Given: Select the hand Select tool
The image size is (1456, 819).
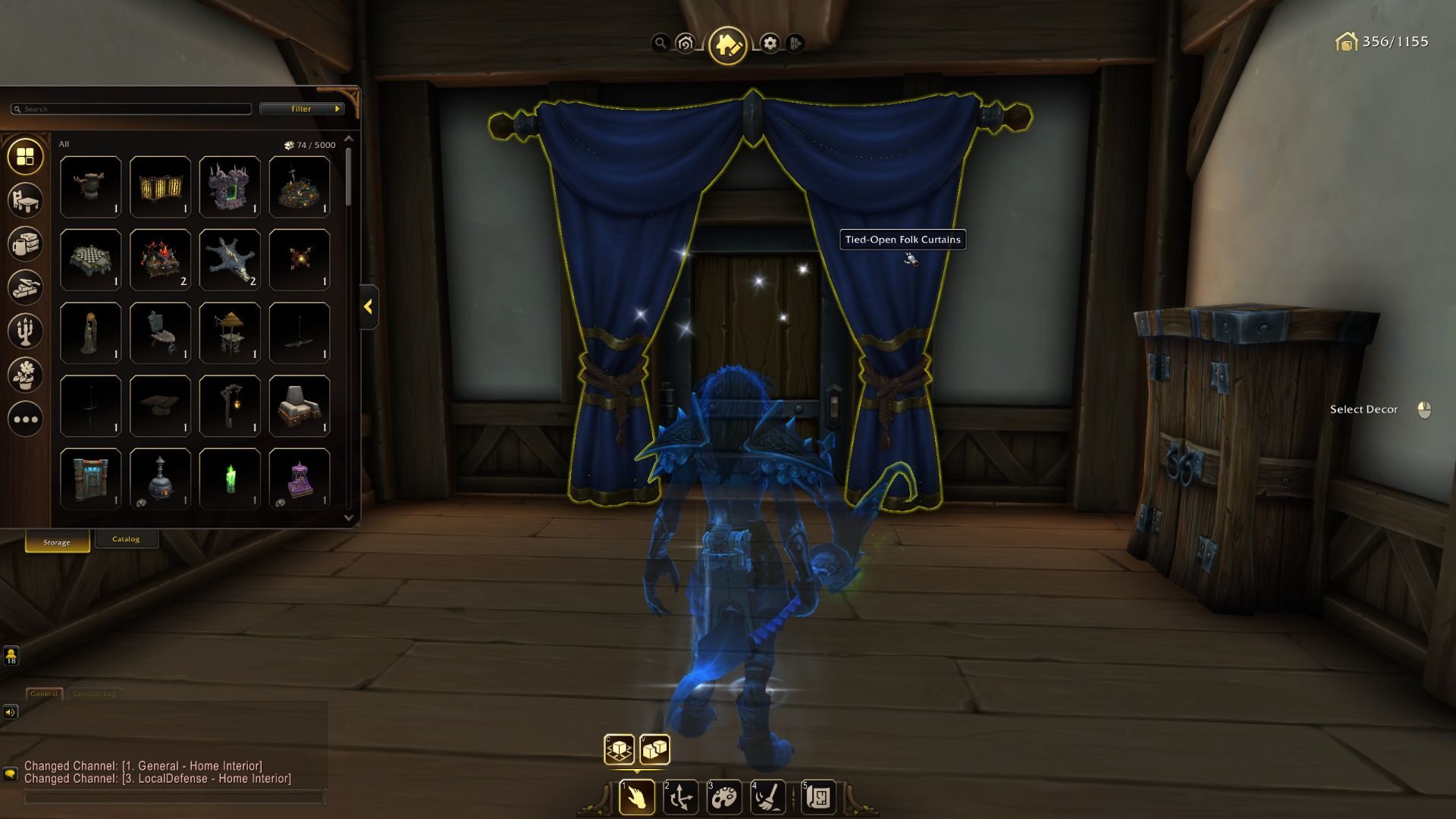Looking at the screenshot, I should 636,797.
